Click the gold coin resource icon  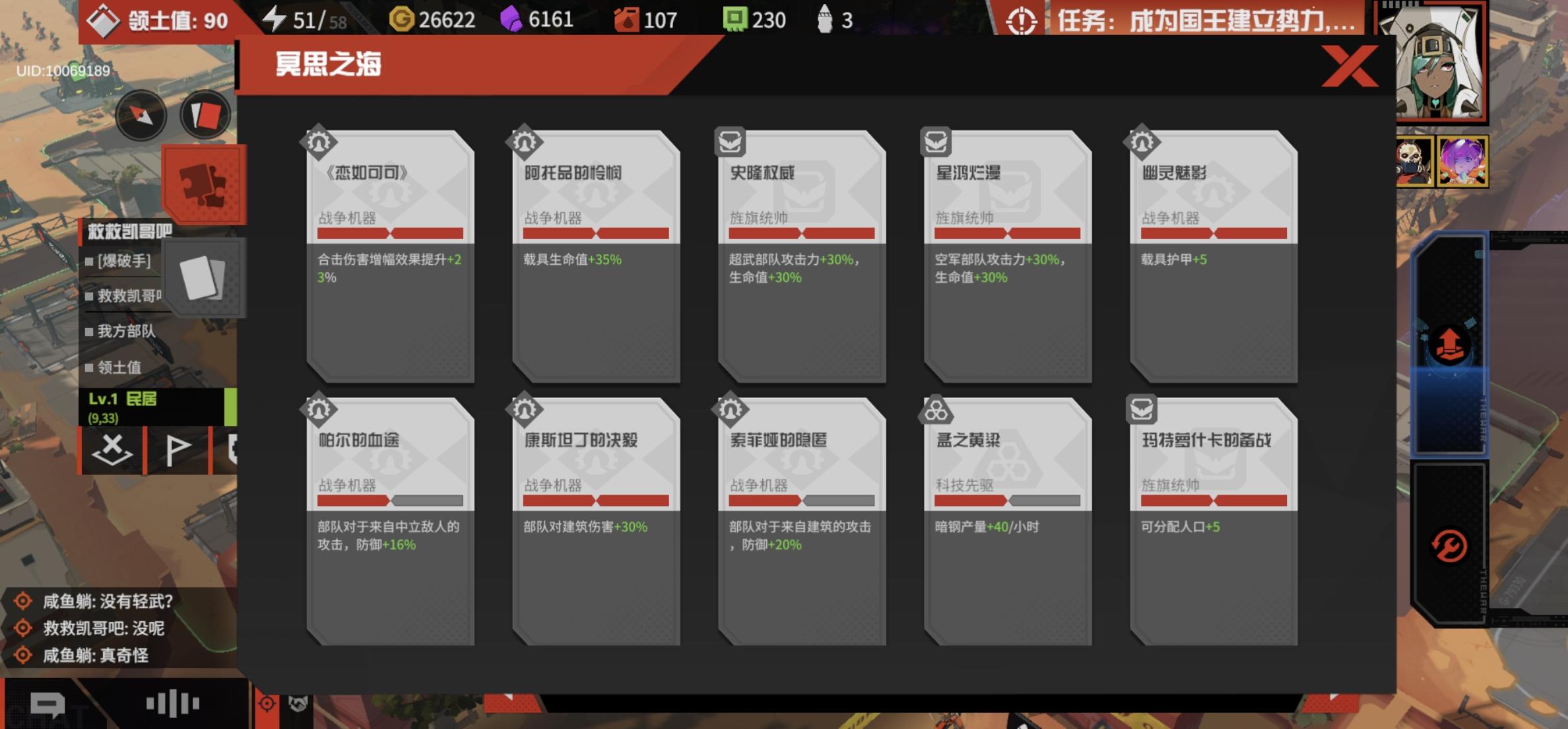click(403, 19)
